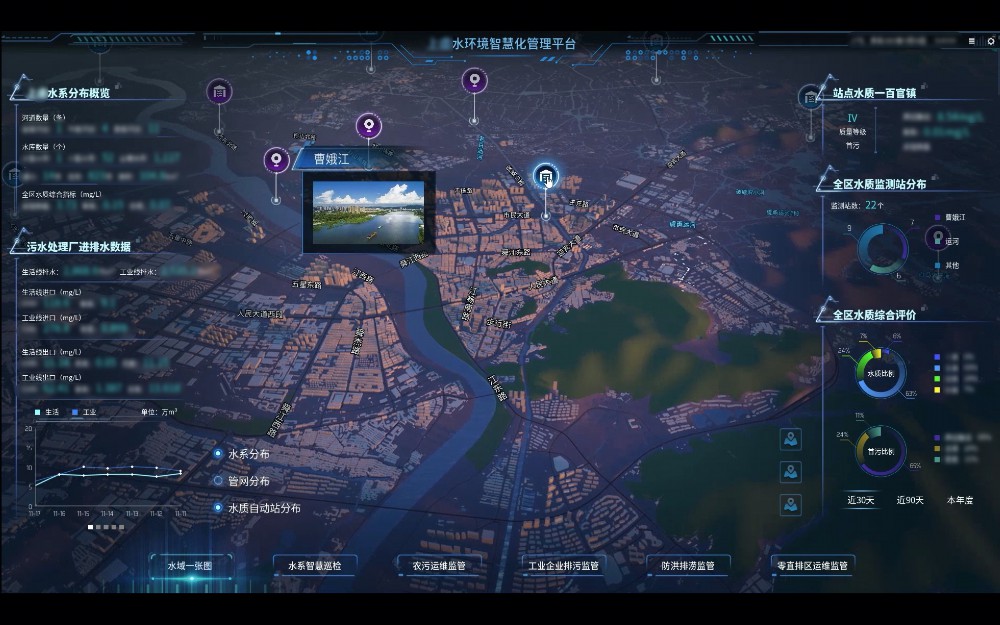This screenshot has width=1000, height=625.
Task: Select the 近30天 time range
Action: pyautogui.click(x=860, y=500)
